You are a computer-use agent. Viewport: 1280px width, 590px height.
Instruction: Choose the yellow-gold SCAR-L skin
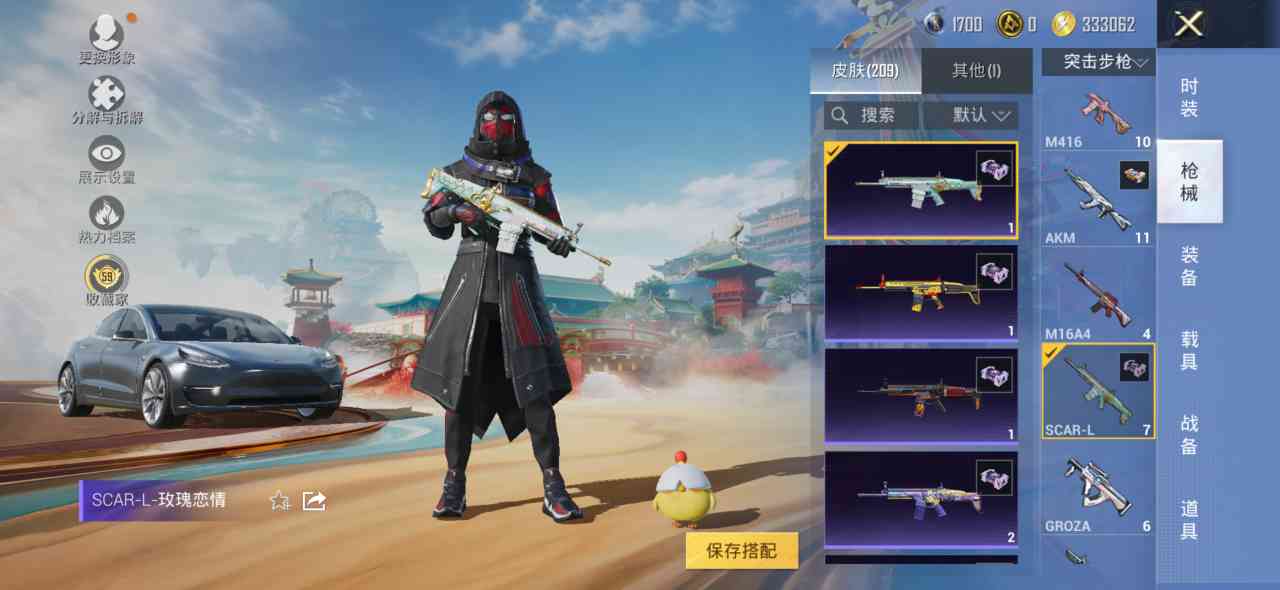[x=921, y=292]
